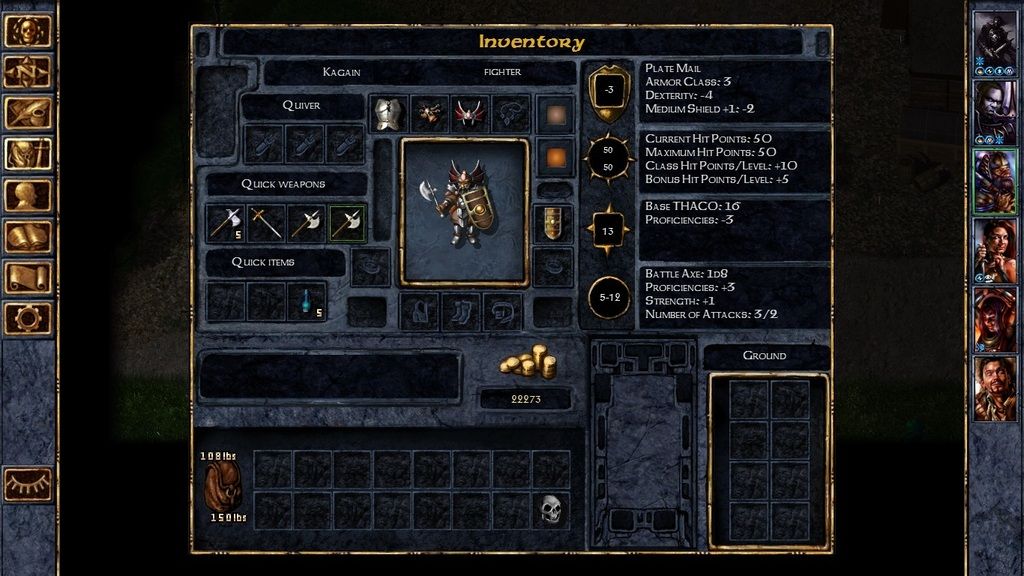The image size is (1024, 576).
Task: Select the dwarf Kagain's portrait
Action: [994, 181]
